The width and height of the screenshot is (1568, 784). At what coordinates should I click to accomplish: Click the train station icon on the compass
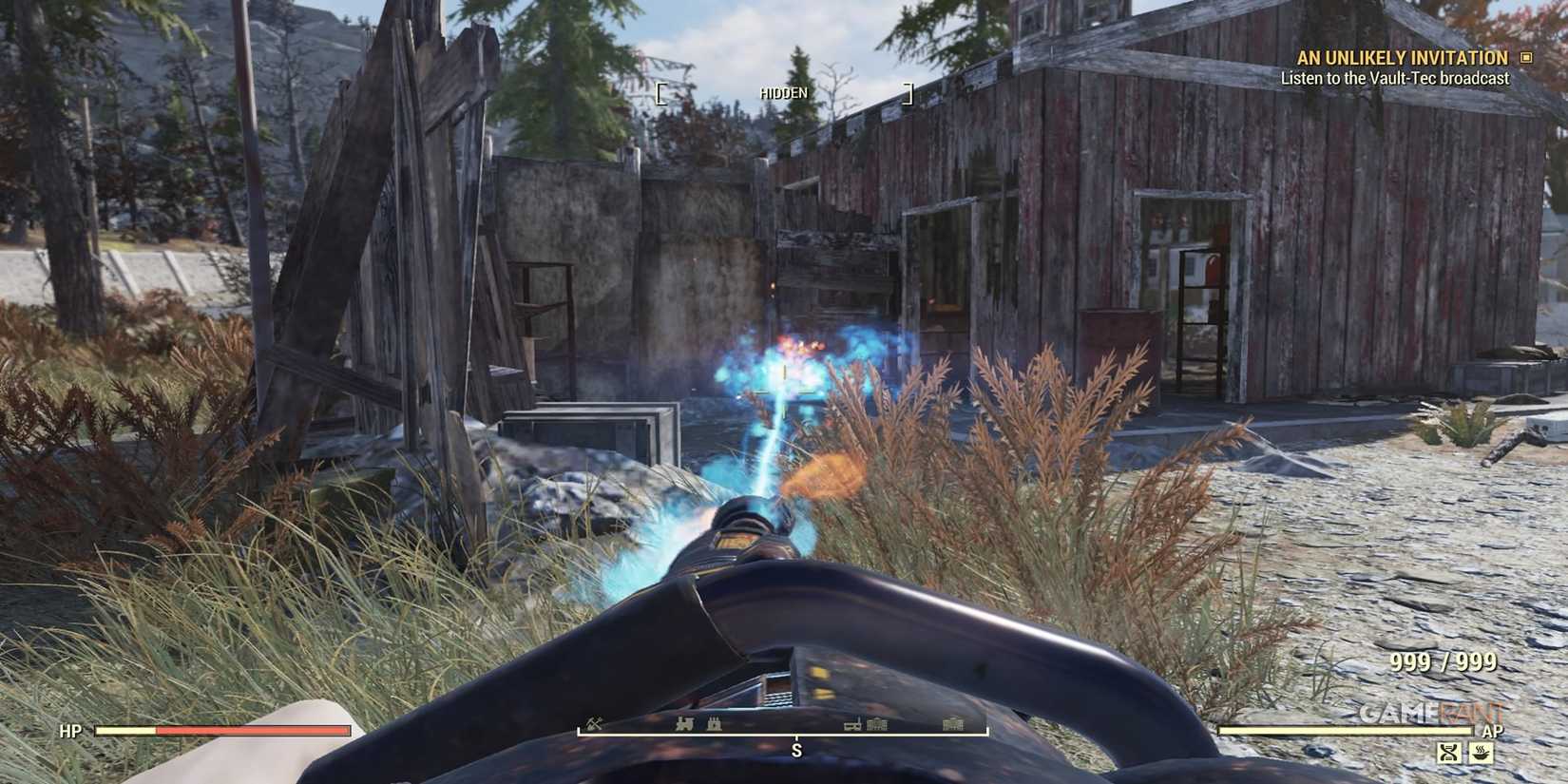[x=684, y=724]
